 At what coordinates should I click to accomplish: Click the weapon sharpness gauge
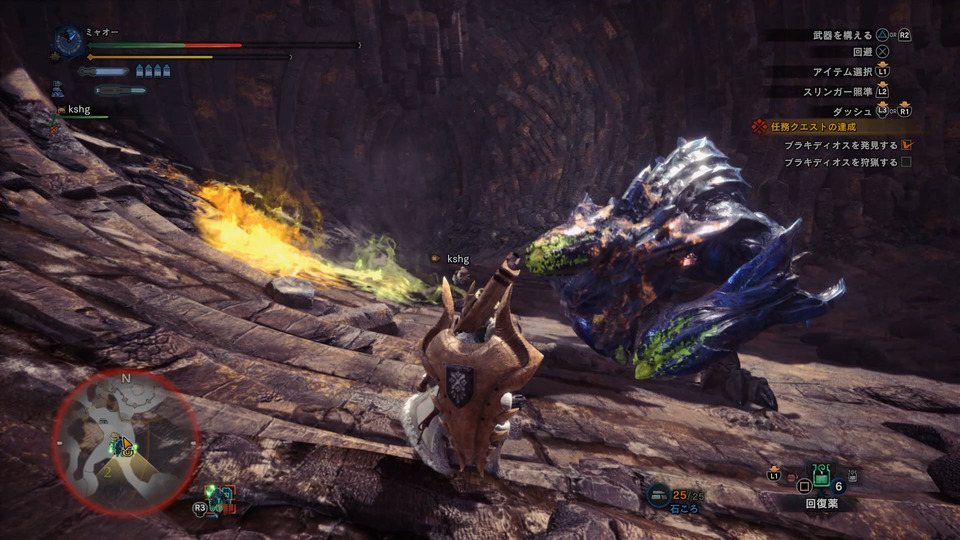point(105,72)
